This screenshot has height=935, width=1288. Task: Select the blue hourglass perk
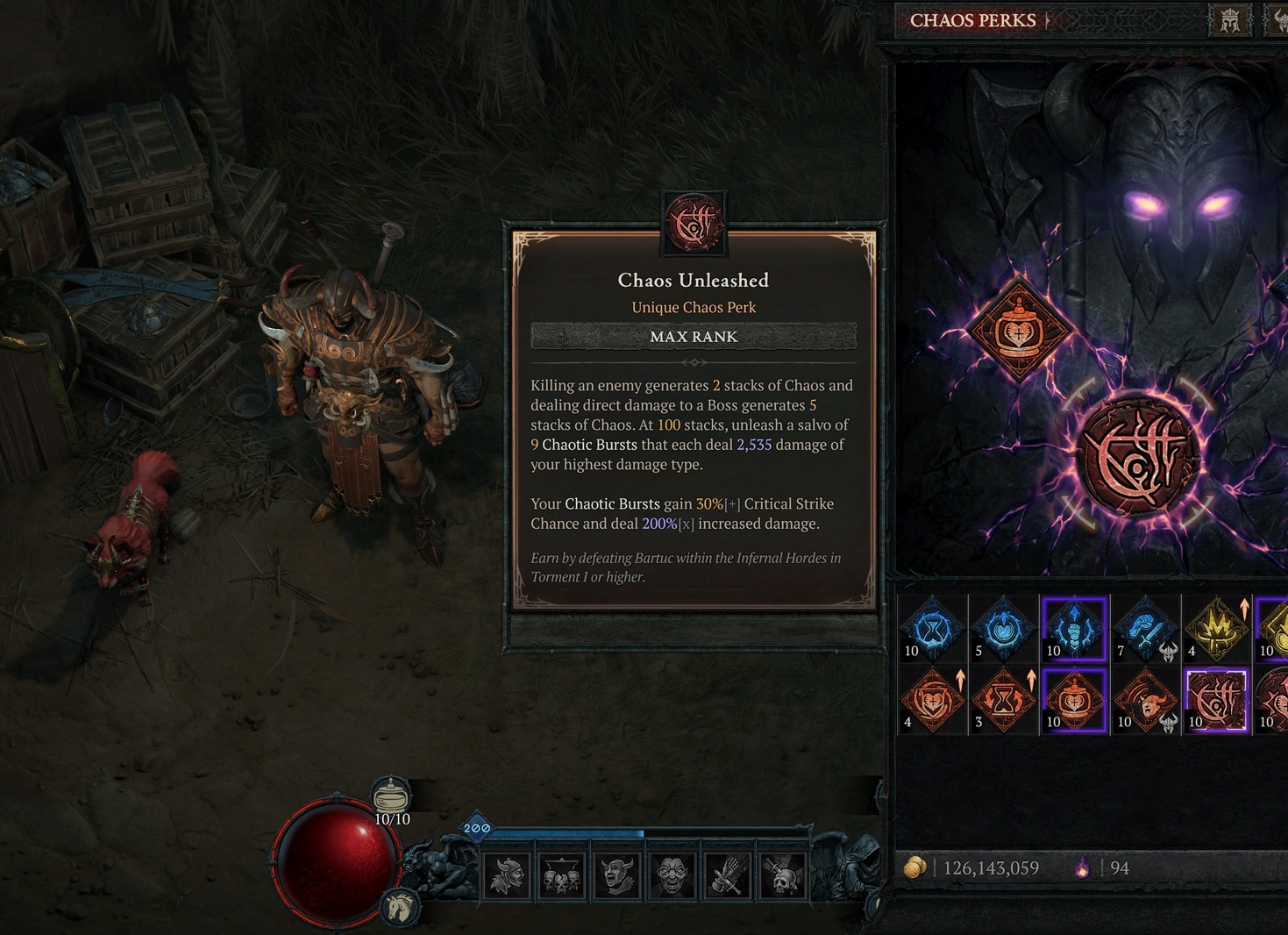(x=932, y=628)
